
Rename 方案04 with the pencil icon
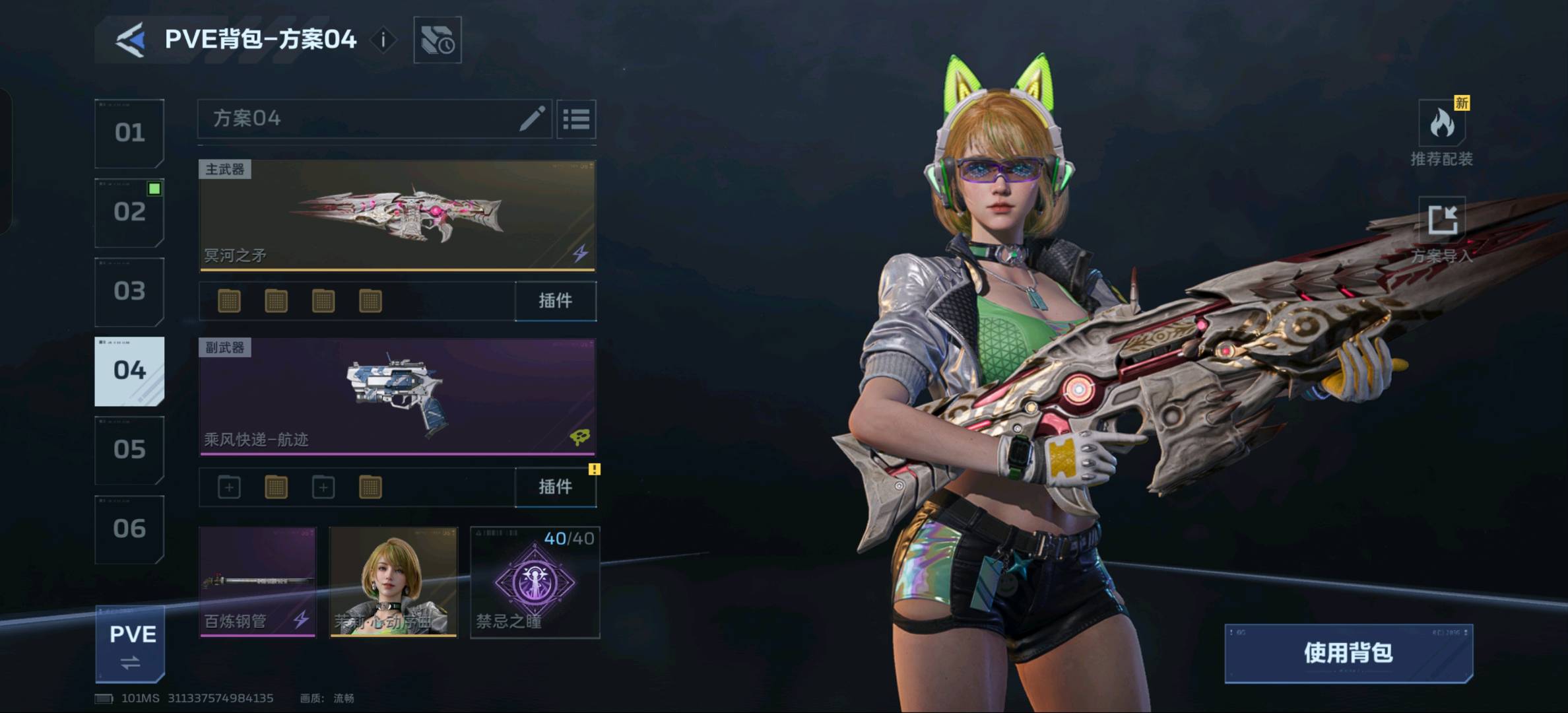(532, 119)
